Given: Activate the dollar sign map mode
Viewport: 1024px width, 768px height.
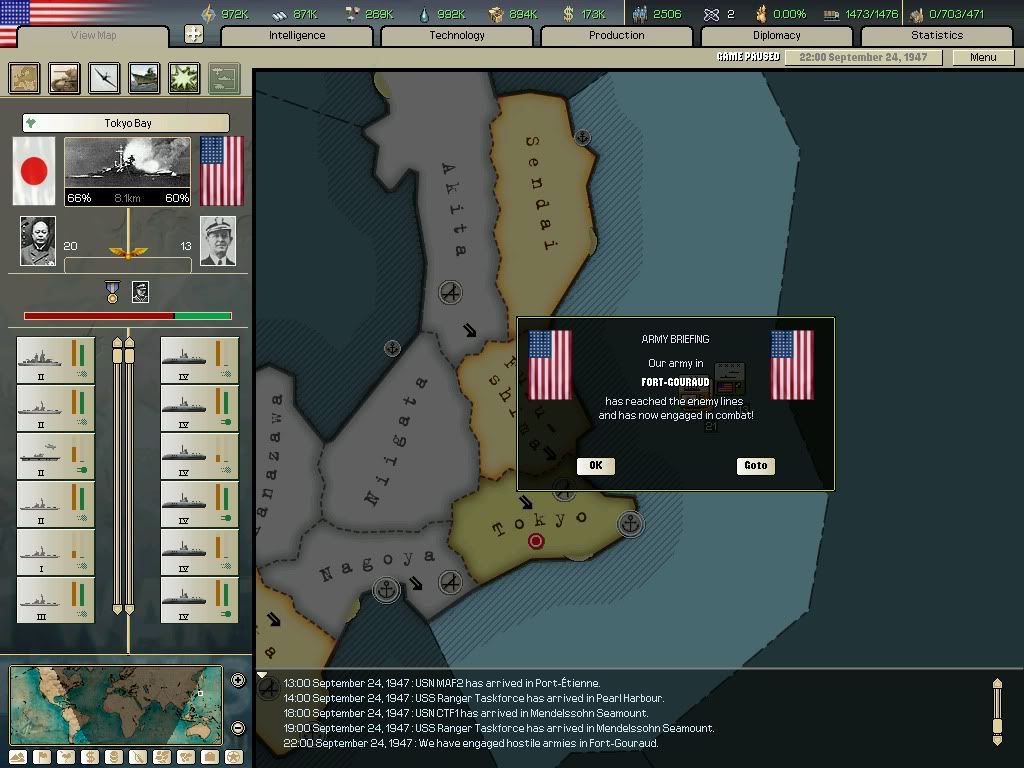Looking at the screenshot, I should click(90, 757).
